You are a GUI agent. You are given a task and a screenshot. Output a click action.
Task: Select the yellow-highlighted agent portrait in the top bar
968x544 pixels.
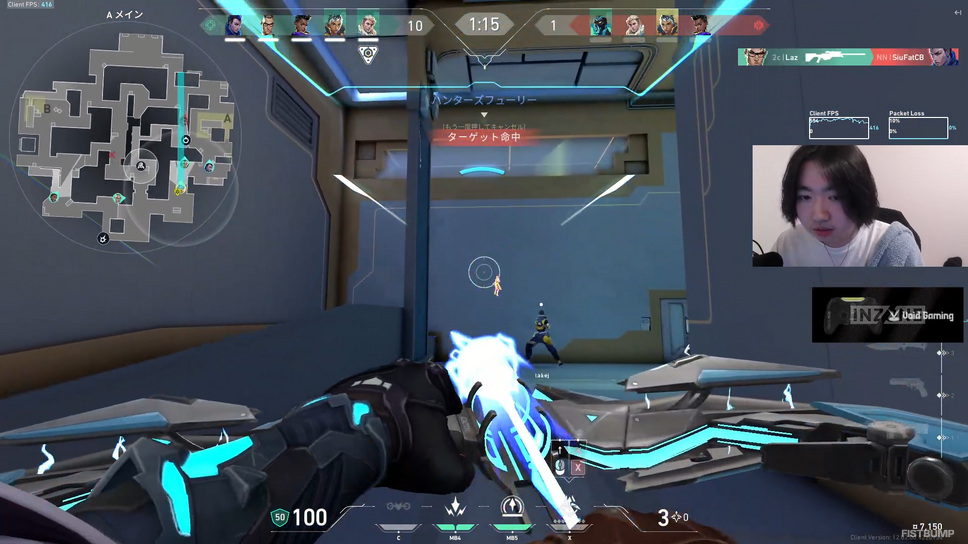tap(666, 25)
